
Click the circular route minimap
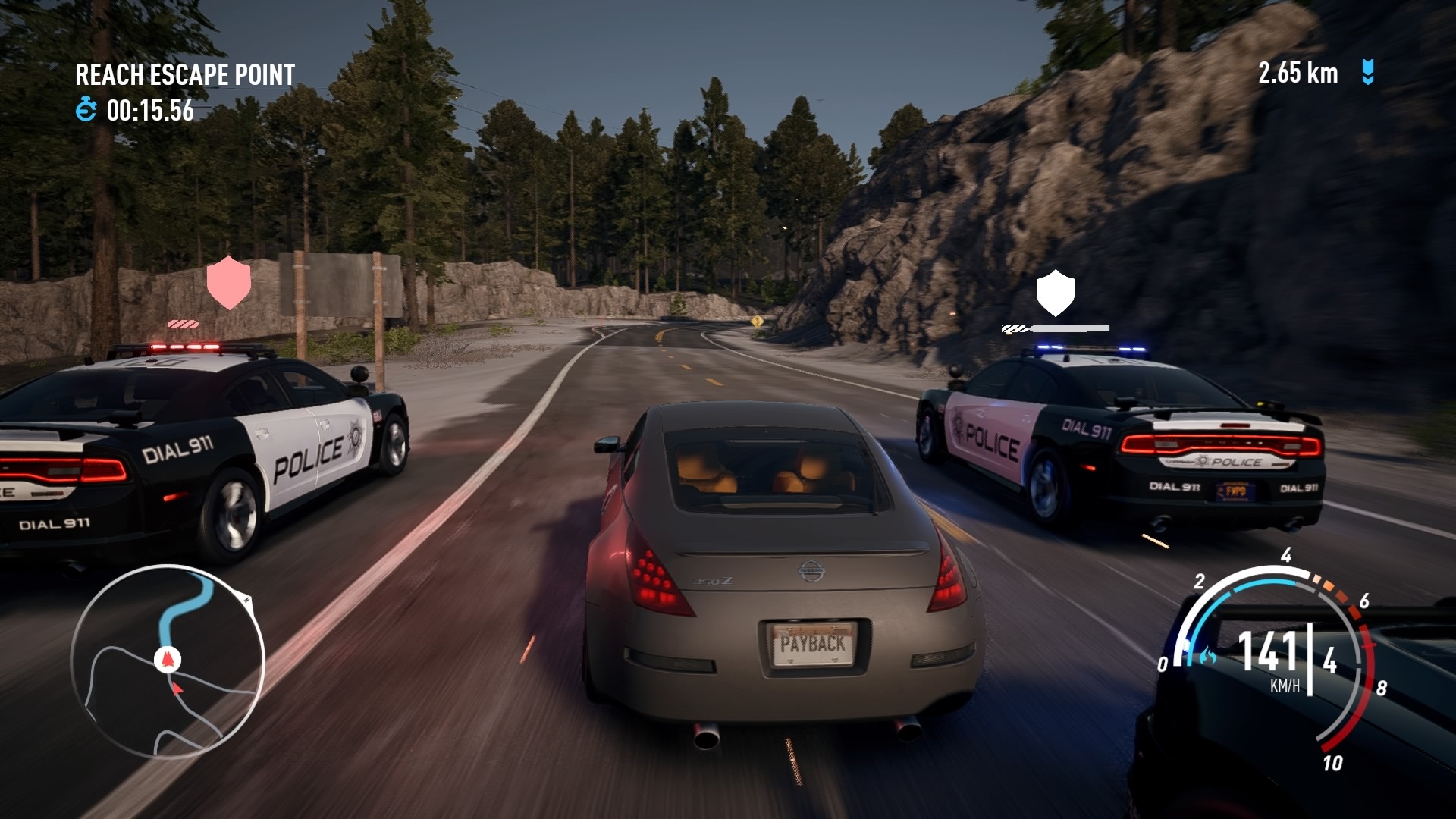point(168,662)
